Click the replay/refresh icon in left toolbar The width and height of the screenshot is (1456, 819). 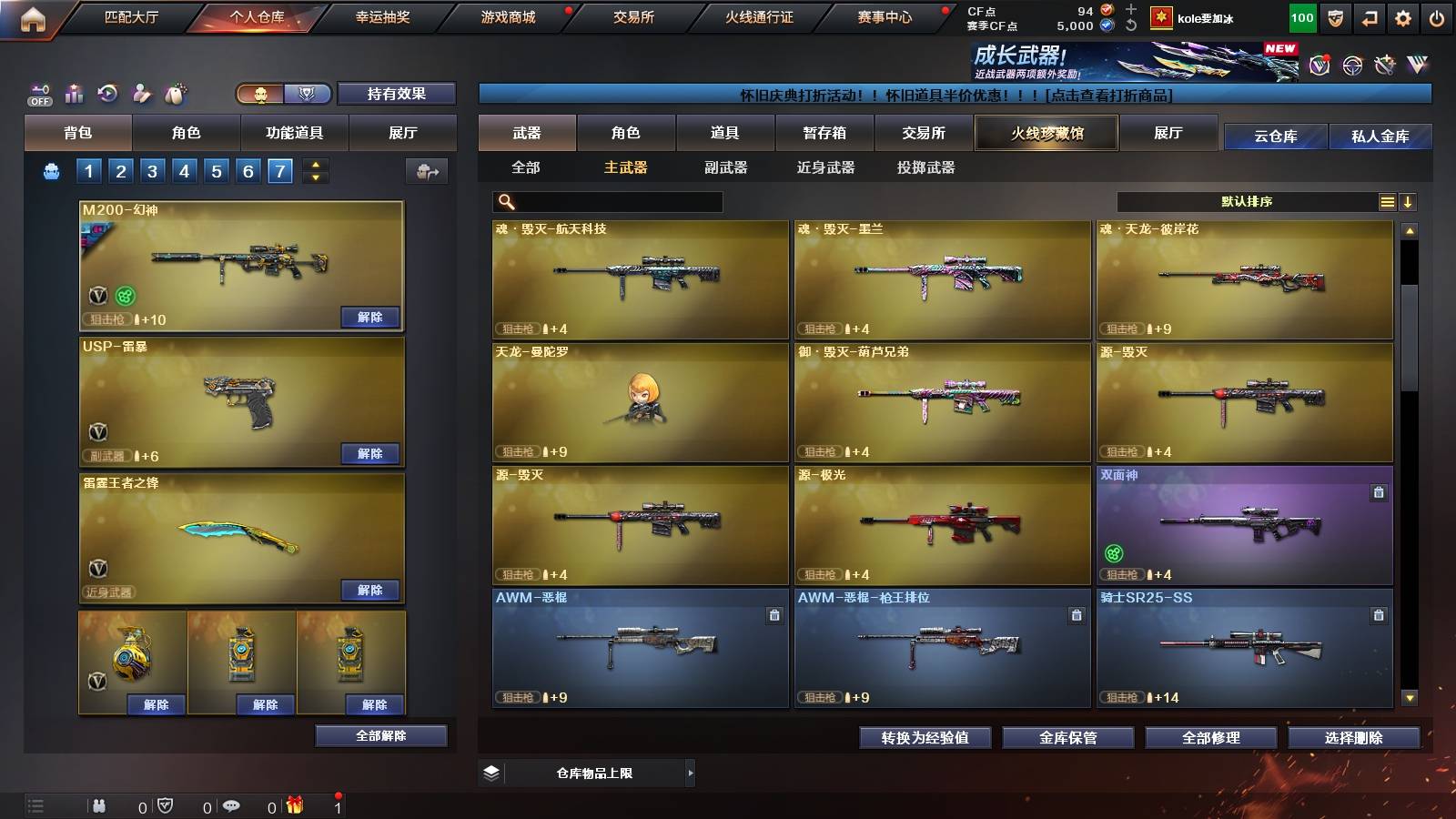pos(108,93)
